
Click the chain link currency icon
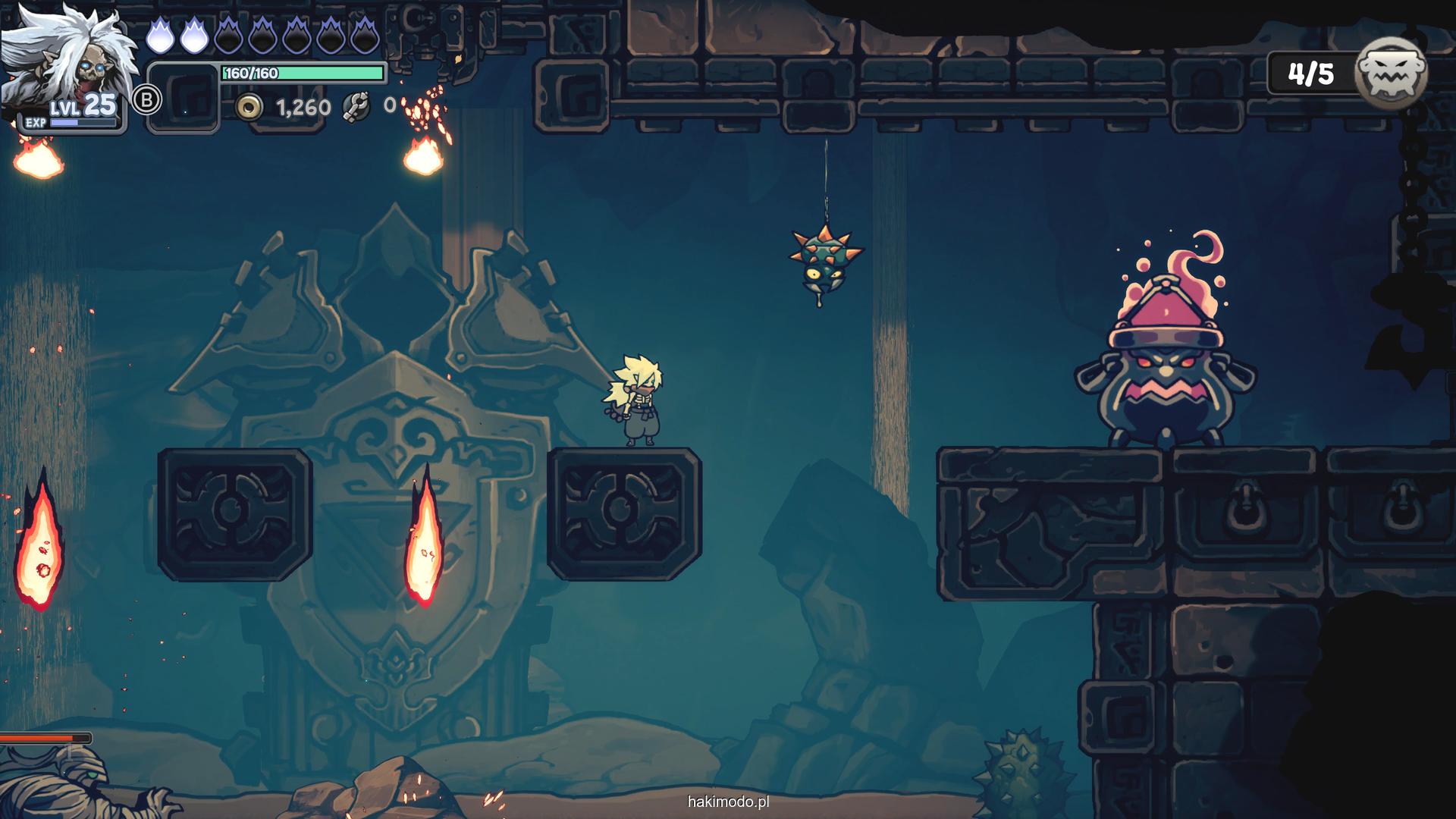pos(355,107)
